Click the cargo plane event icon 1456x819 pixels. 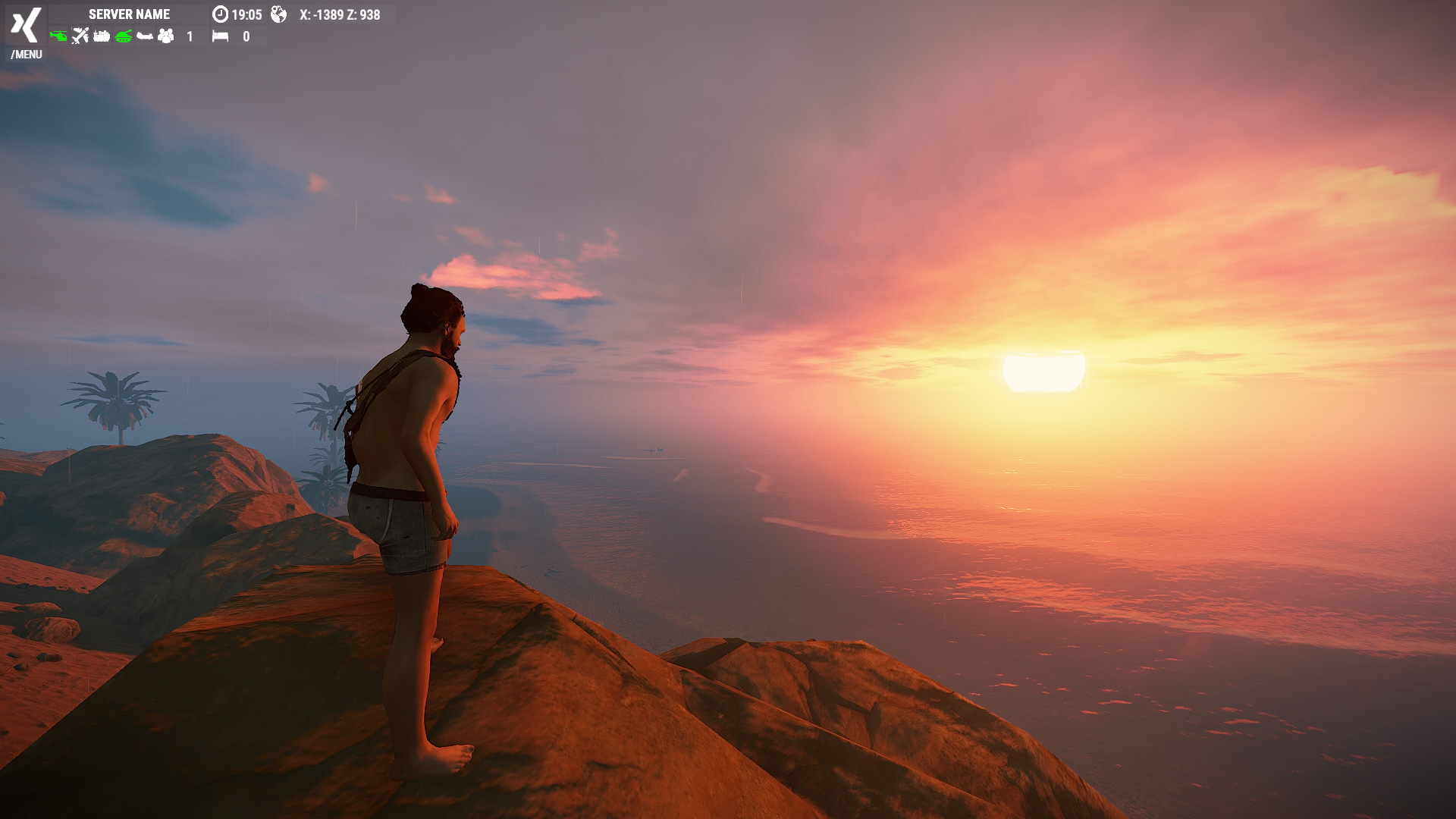pos(80,36)
